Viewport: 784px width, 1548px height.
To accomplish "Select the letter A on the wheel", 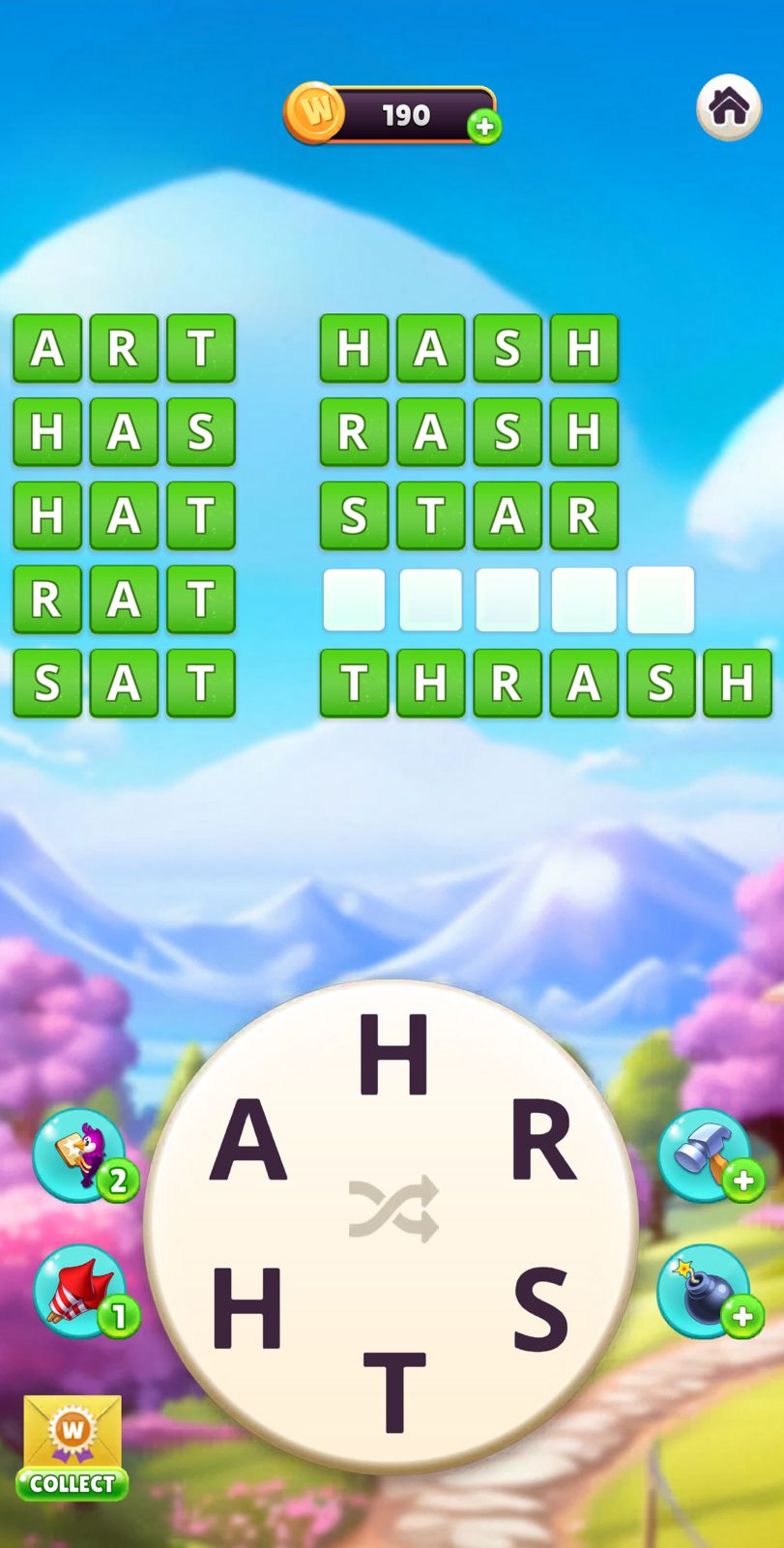I will click(248, 1142).
